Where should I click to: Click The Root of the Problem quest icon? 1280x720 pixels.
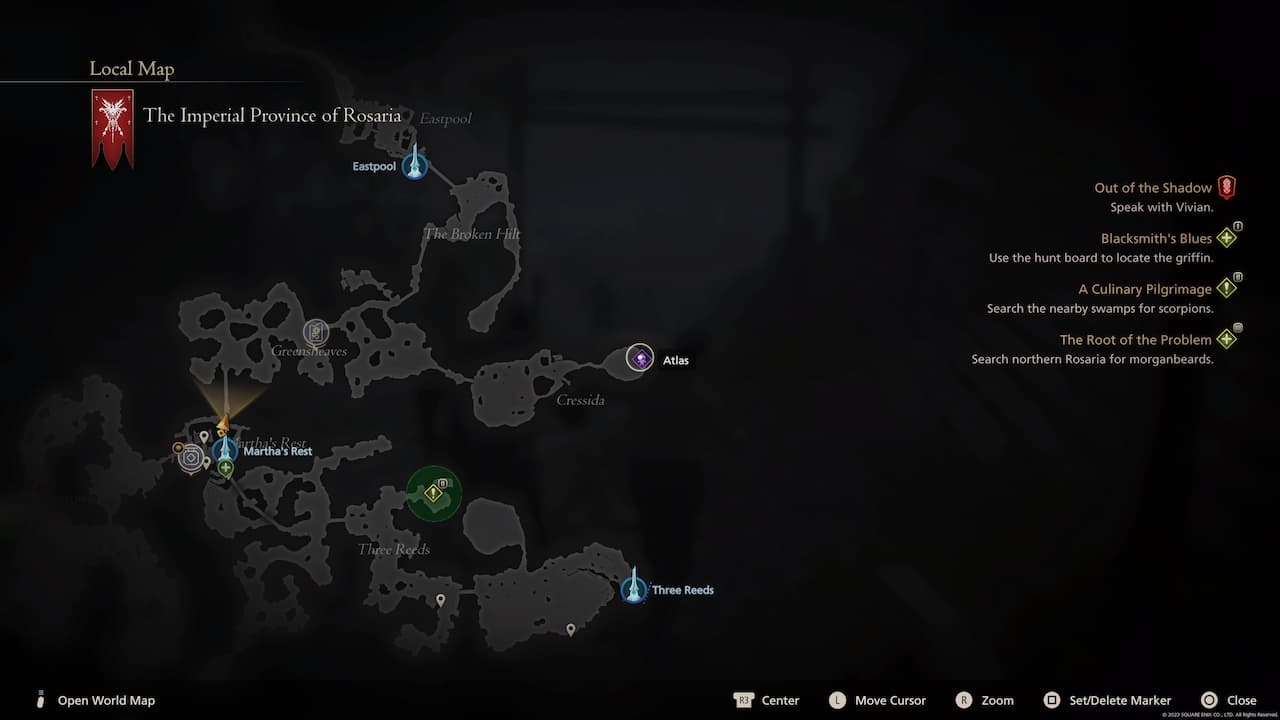click(1227, 339)
